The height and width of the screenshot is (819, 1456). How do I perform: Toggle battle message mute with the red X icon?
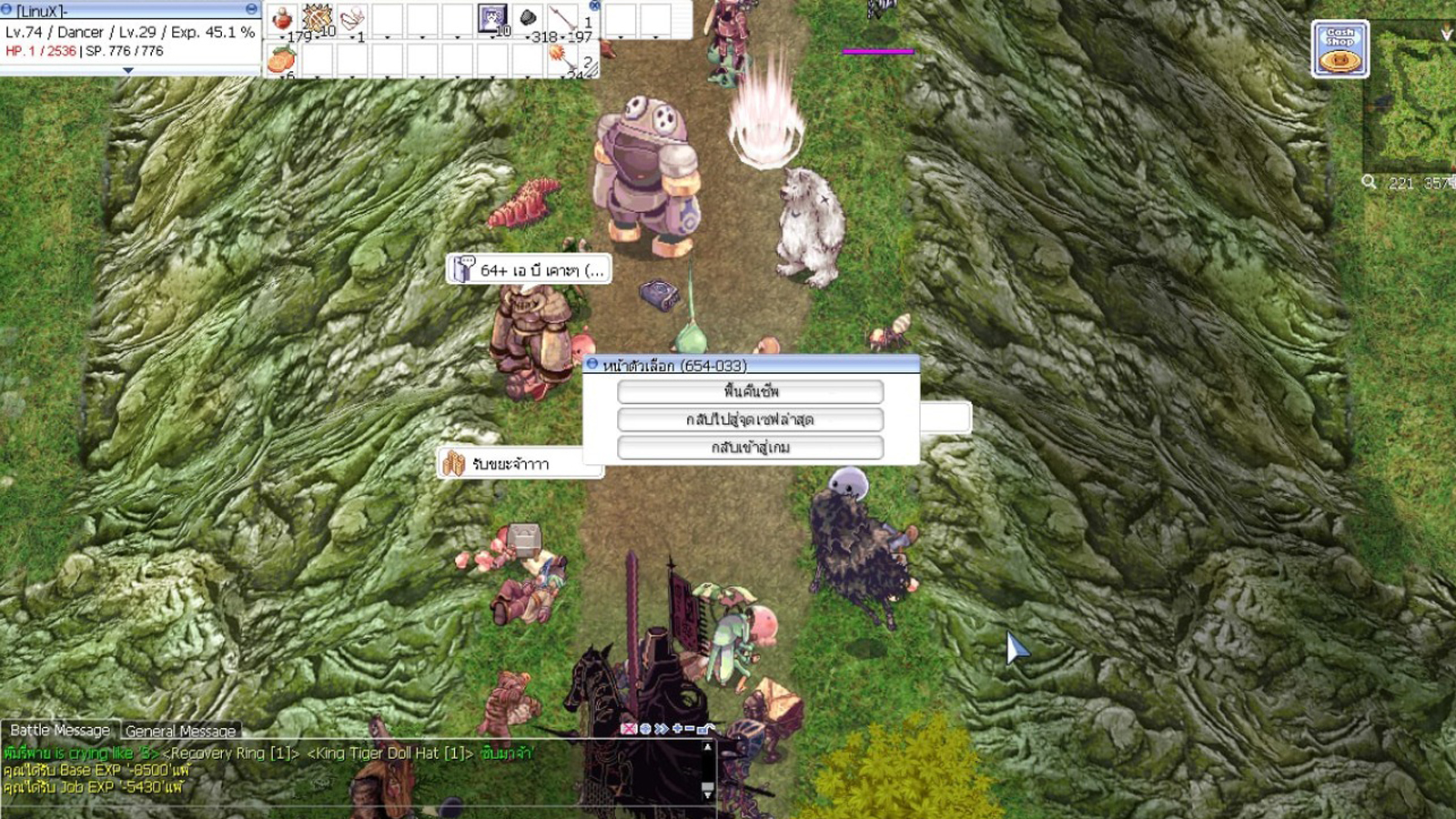click(629, 728)
